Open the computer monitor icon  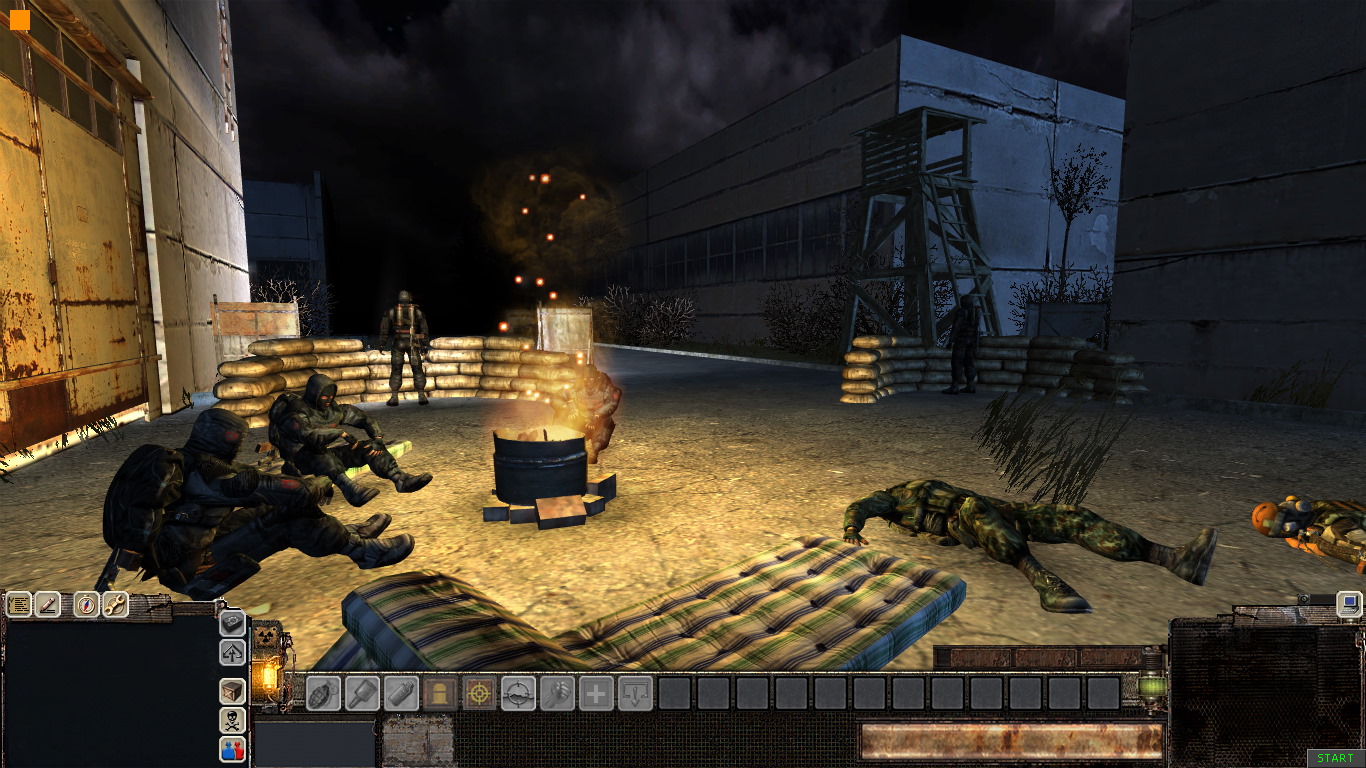pos(1349,603)
